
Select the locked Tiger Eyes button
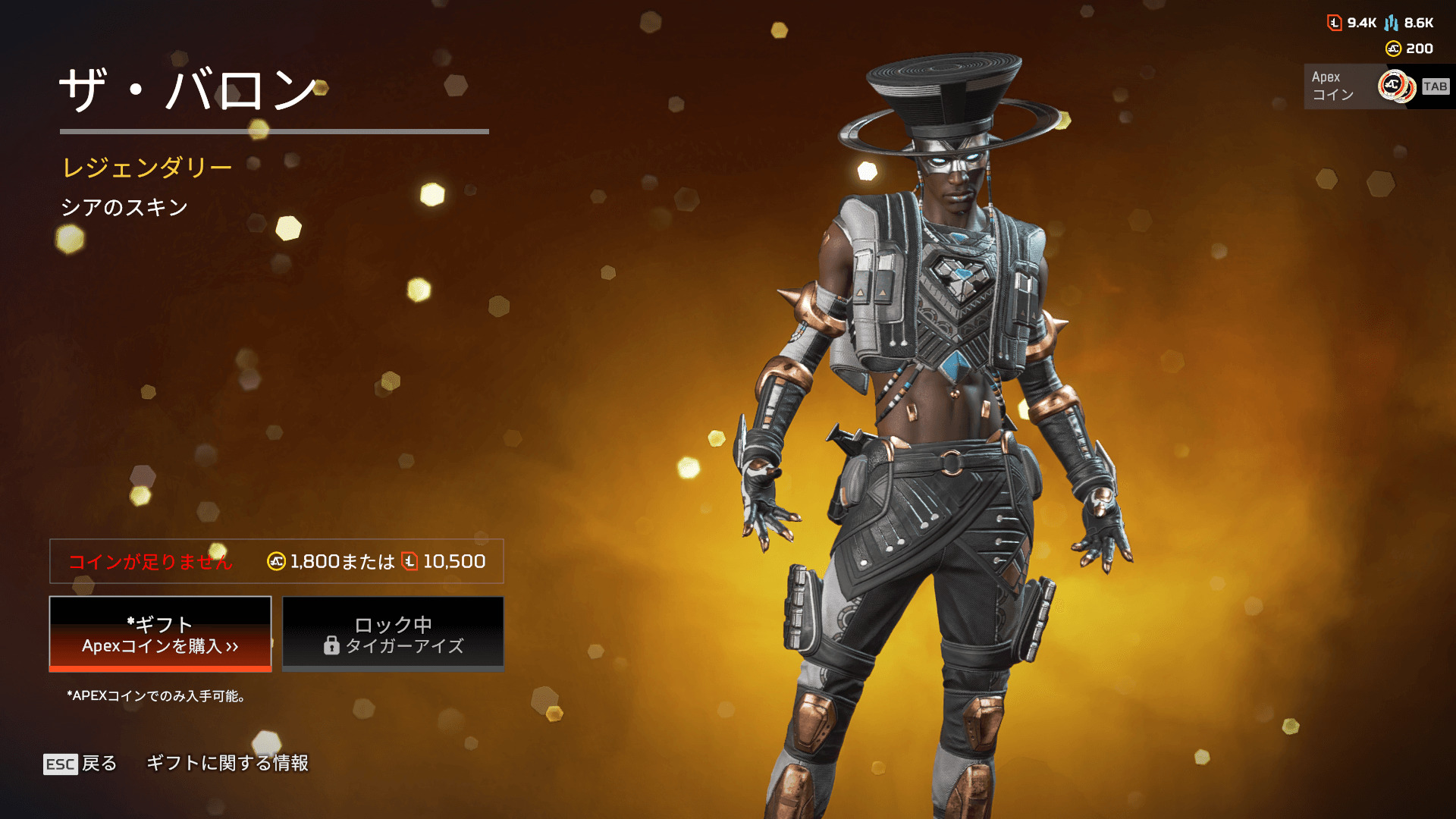393,634
